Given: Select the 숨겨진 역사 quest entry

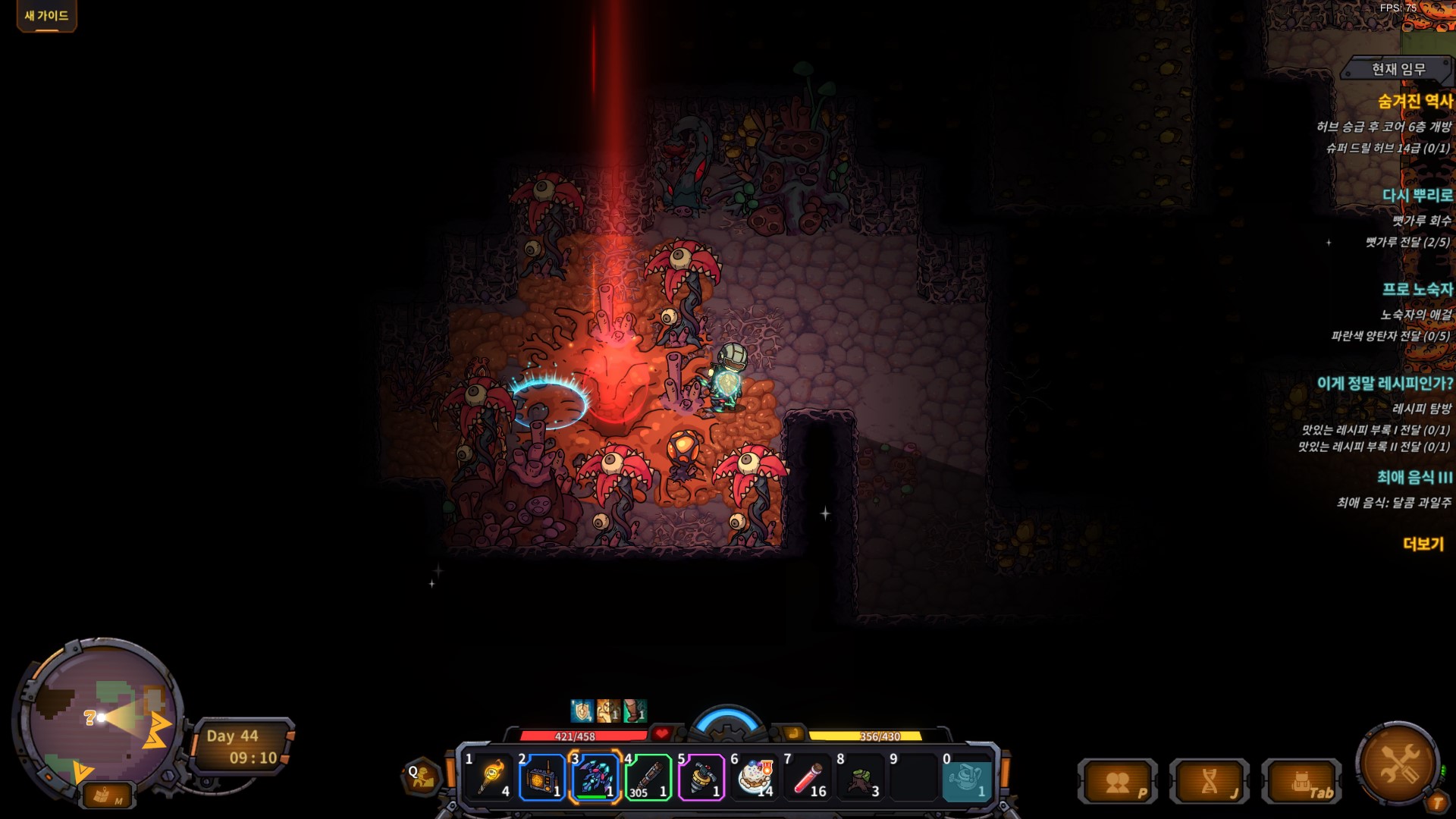Looking at the screenshot, I should pyautogui.click(x=1414, y=102).
